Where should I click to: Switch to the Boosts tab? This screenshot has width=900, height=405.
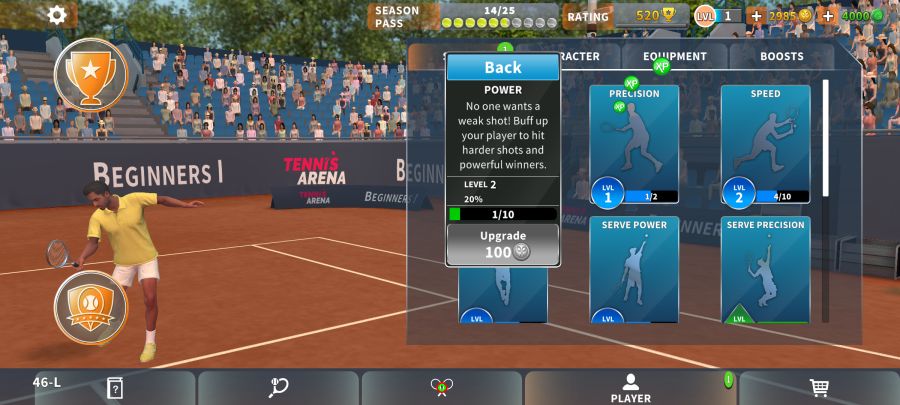781,57
